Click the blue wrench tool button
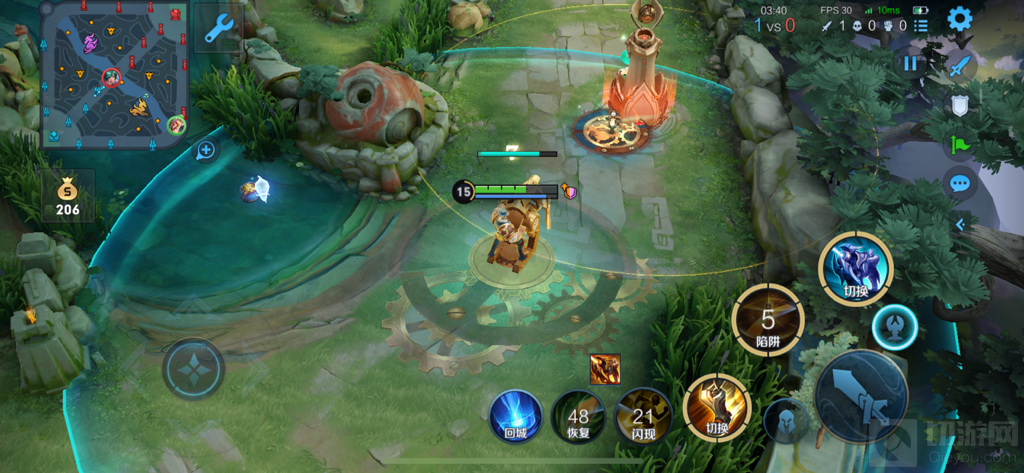This screenshot has height=473, width=1024. [x=219, y=28]
